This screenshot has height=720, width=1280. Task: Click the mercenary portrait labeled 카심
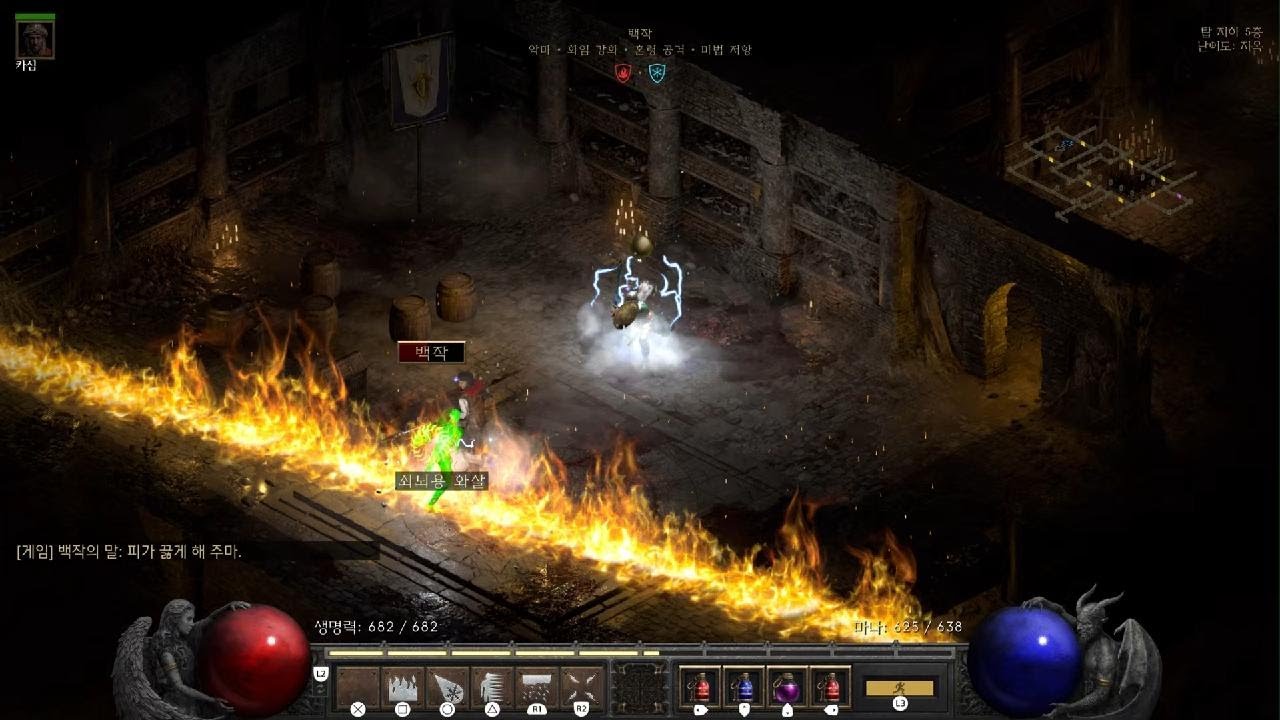(x=36, y=39)
